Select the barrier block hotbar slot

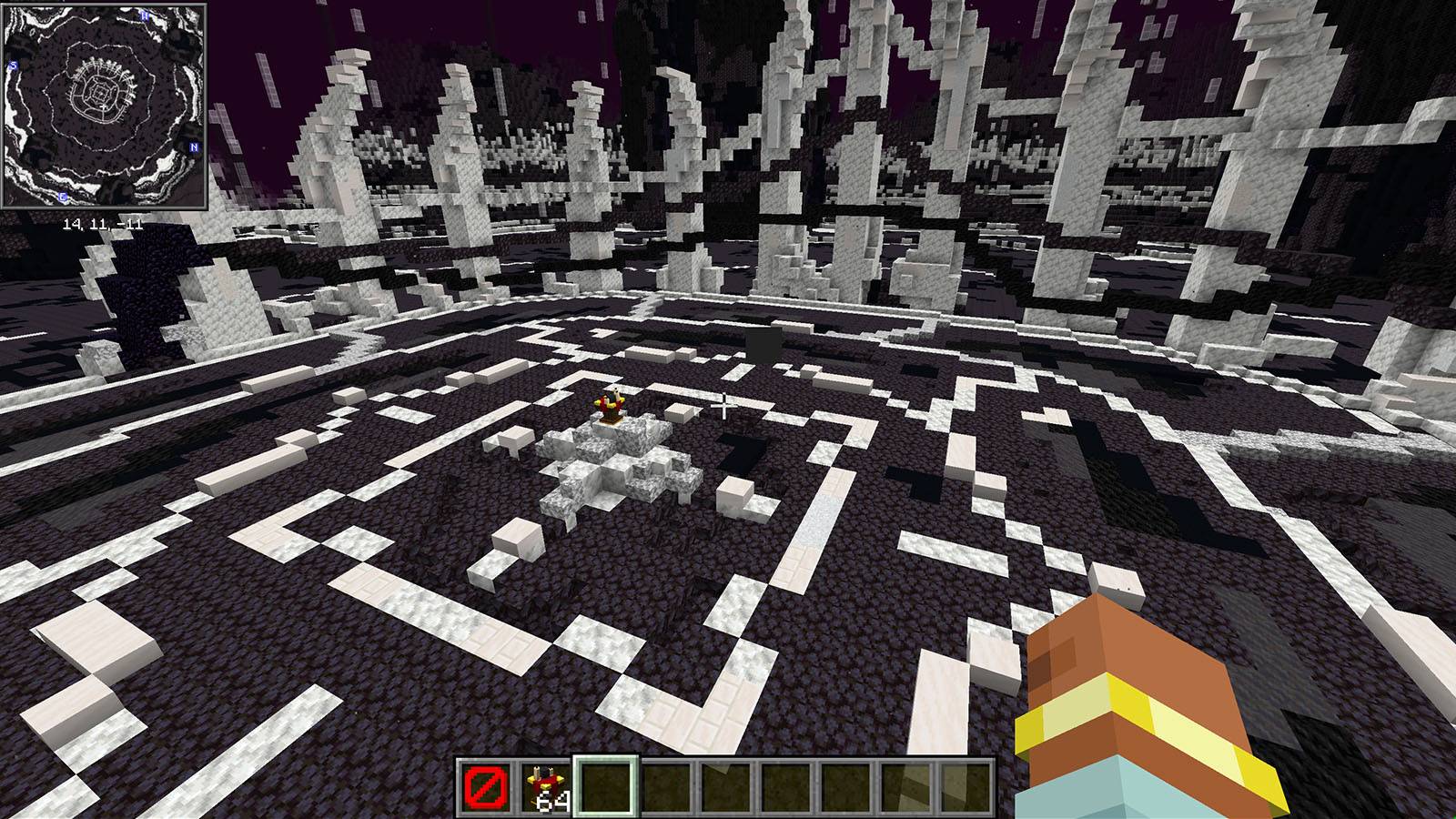pyautogui.click(x=482, y=785)
